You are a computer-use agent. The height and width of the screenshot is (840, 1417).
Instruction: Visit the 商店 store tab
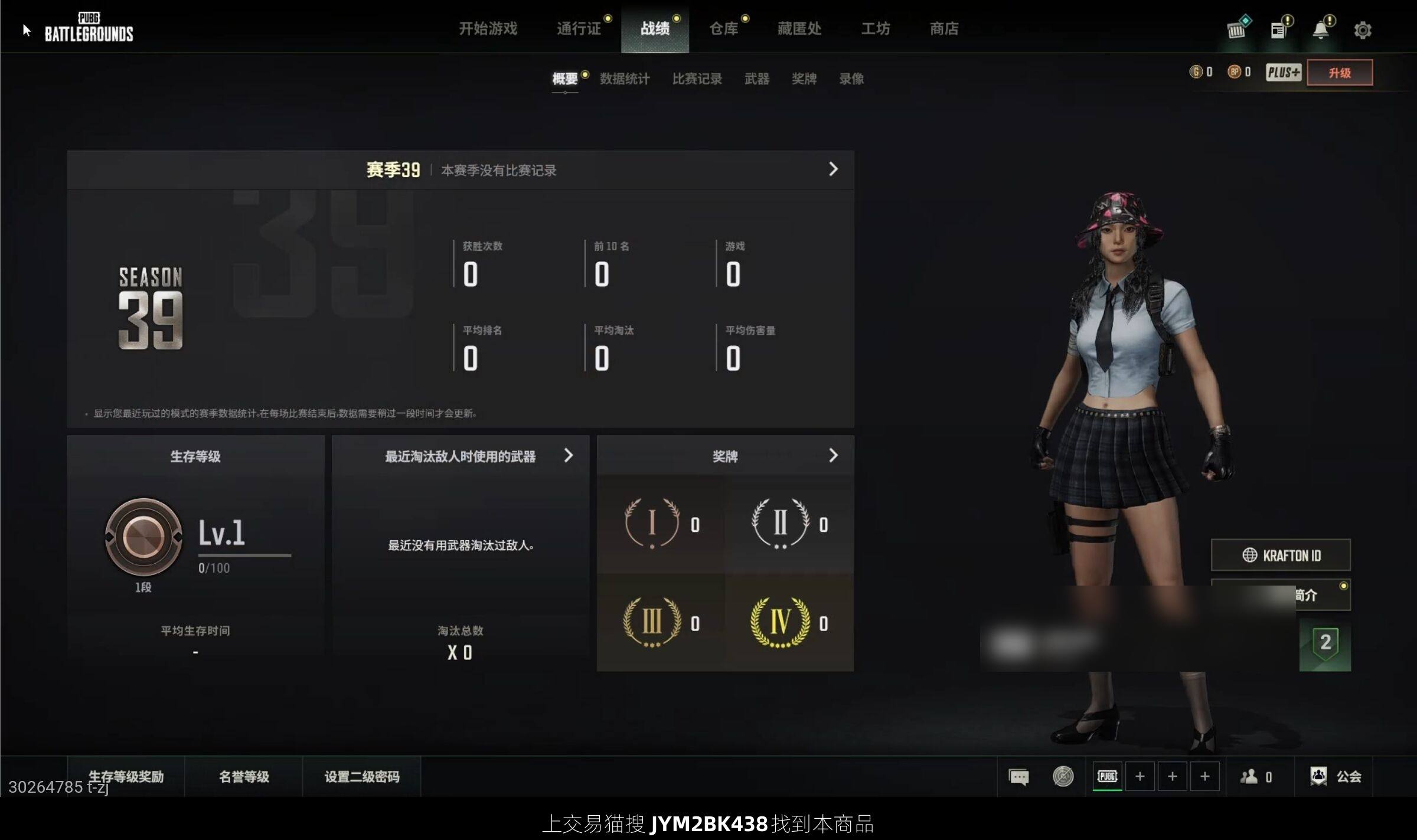[x=943, y=28]
